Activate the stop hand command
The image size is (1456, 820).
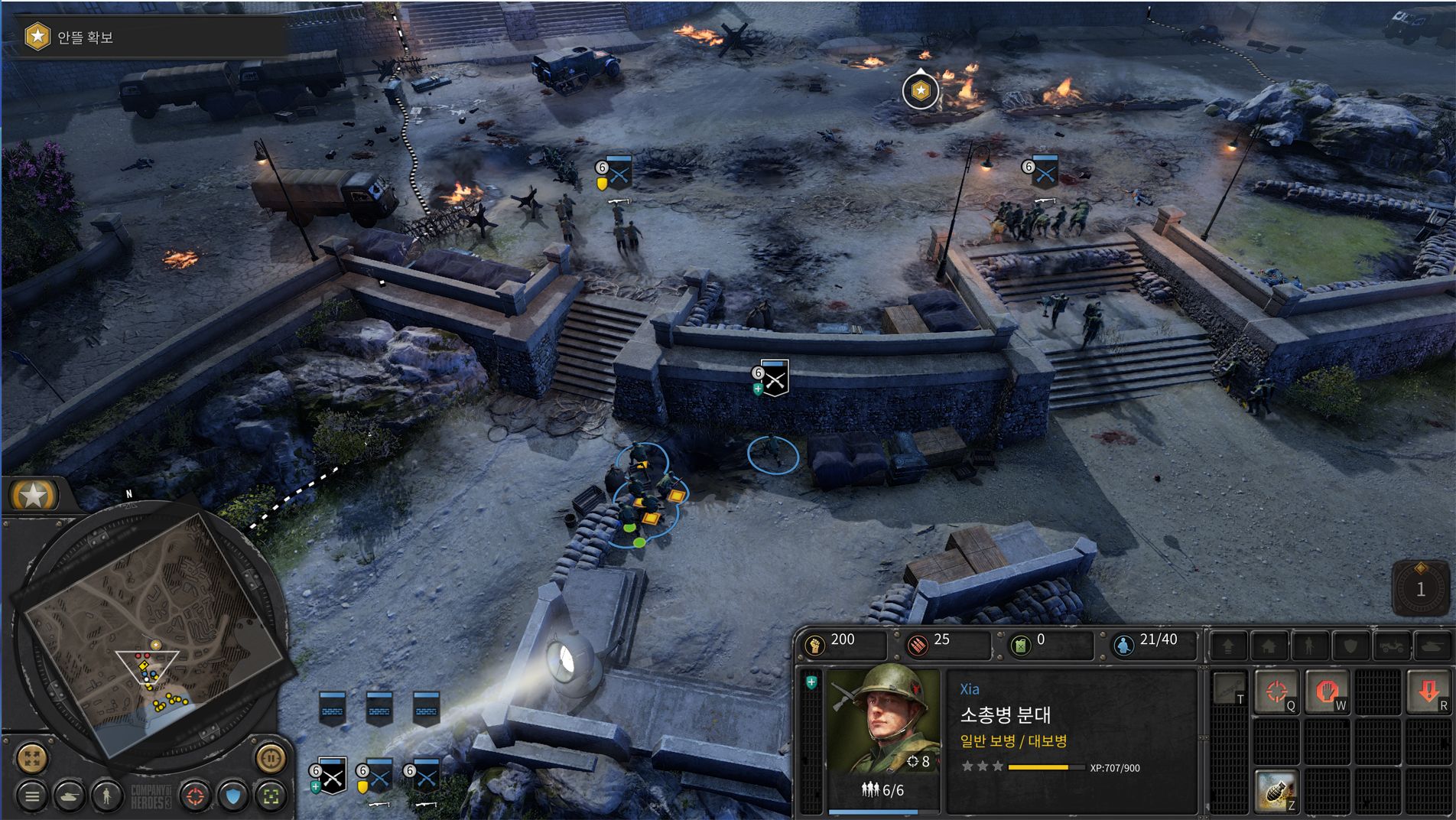pos(1327,692)
